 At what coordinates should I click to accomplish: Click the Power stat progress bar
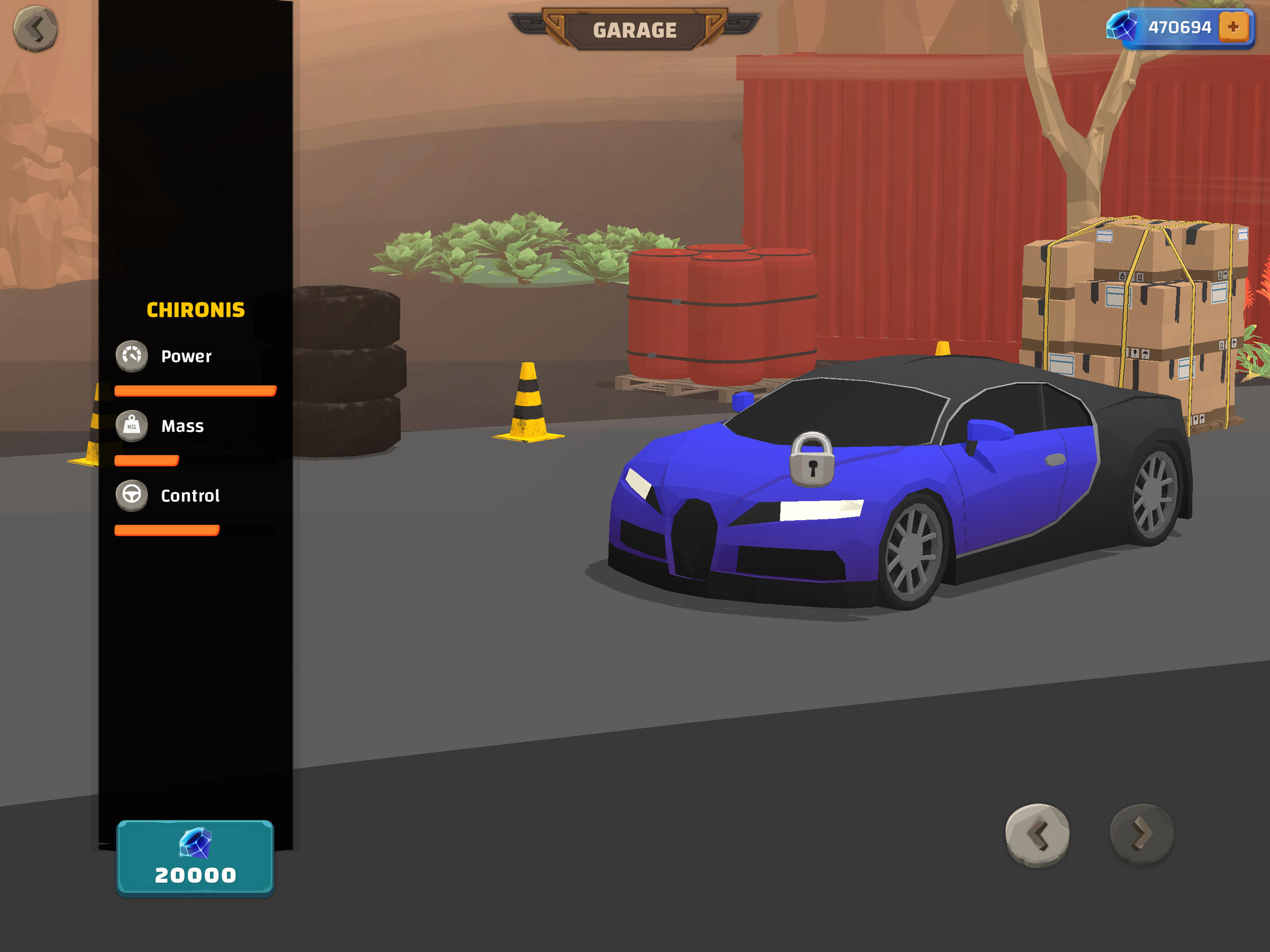(195, 391)
